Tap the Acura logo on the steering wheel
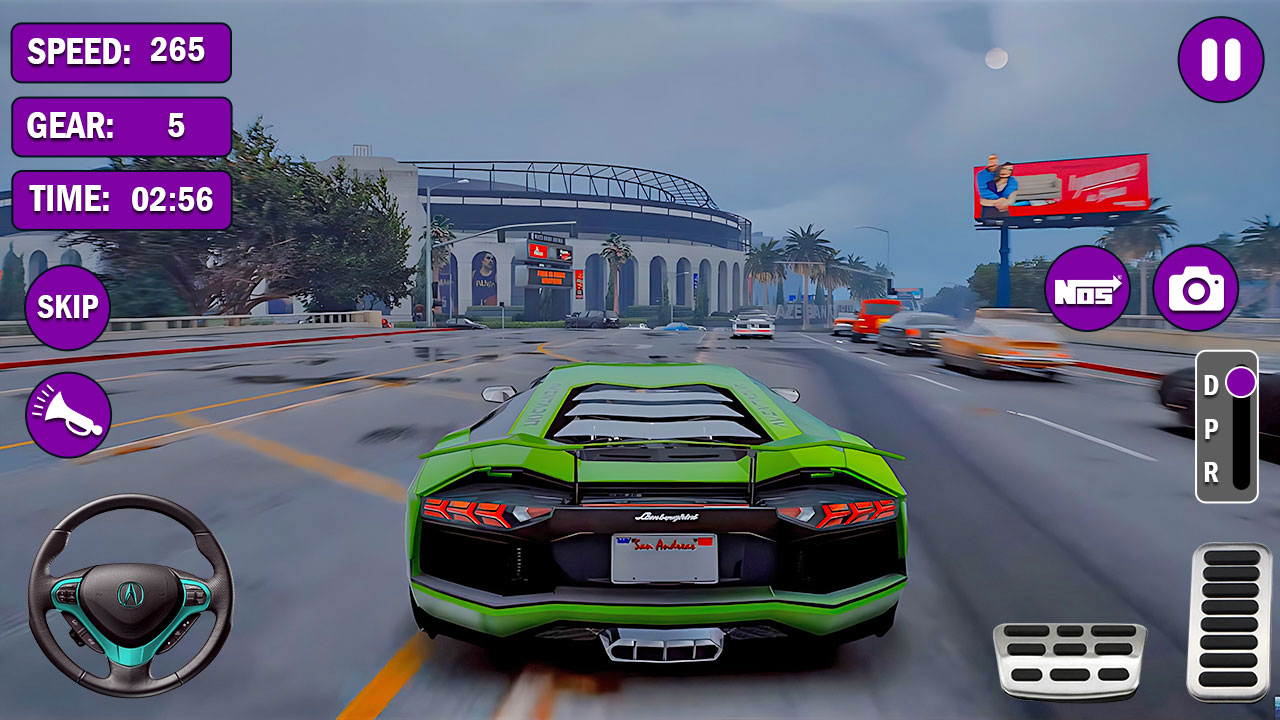Image resolution: width=1280 pixels, height=720 pixels. tap(130, 592)
